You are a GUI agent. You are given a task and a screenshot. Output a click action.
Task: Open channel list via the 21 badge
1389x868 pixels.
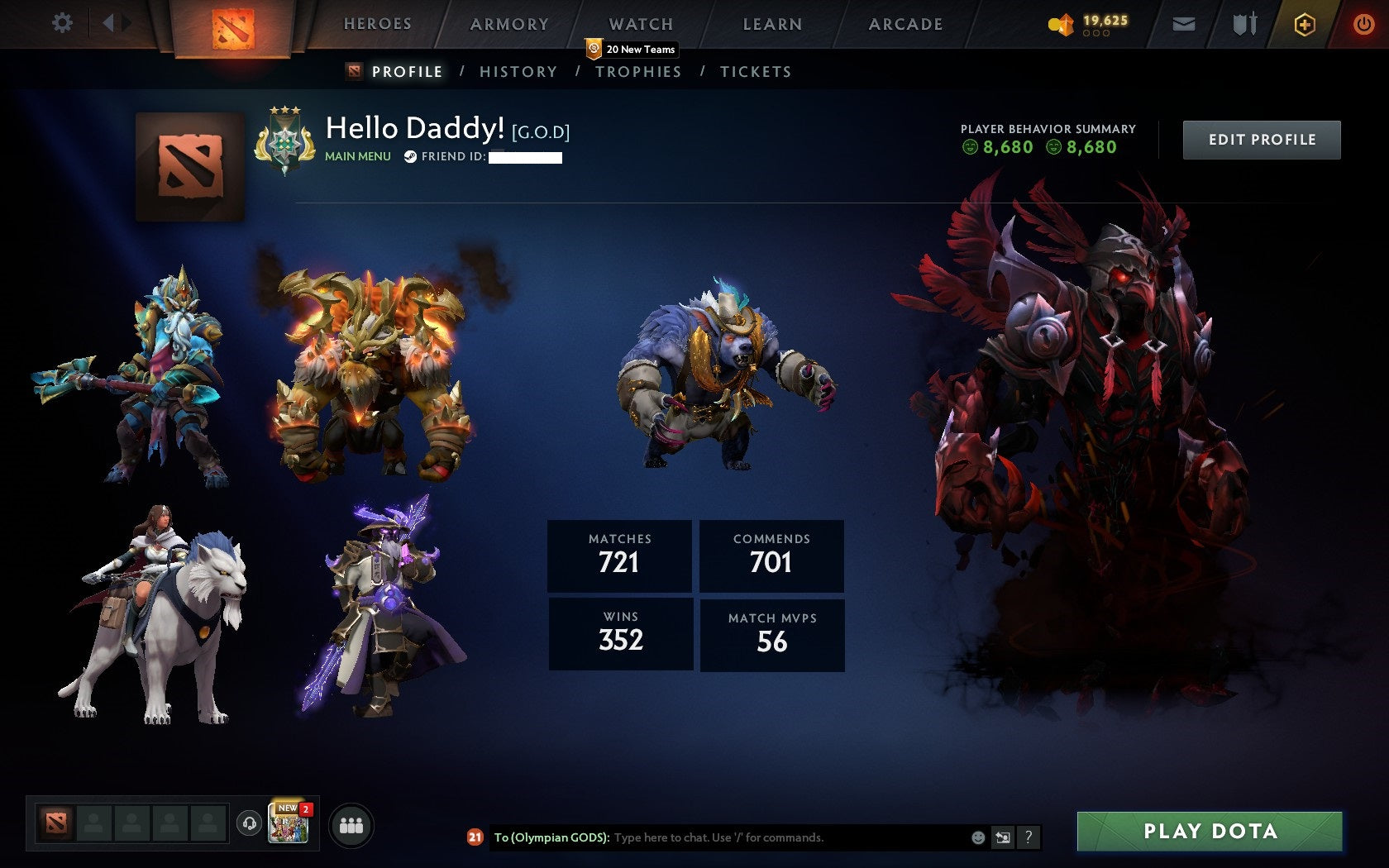tap(474, 837)
